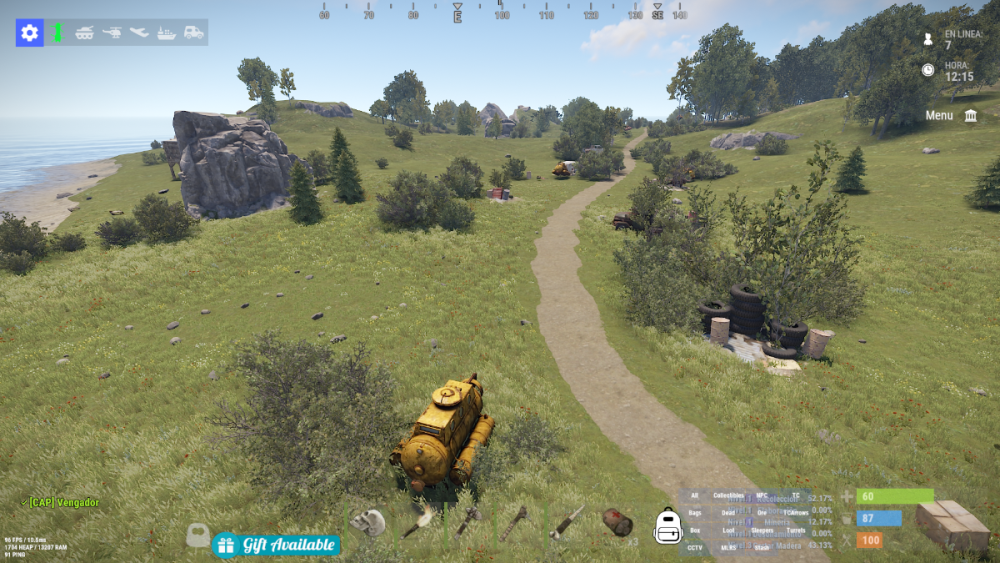Open the Menu button with bank icon

pos(951,115)
